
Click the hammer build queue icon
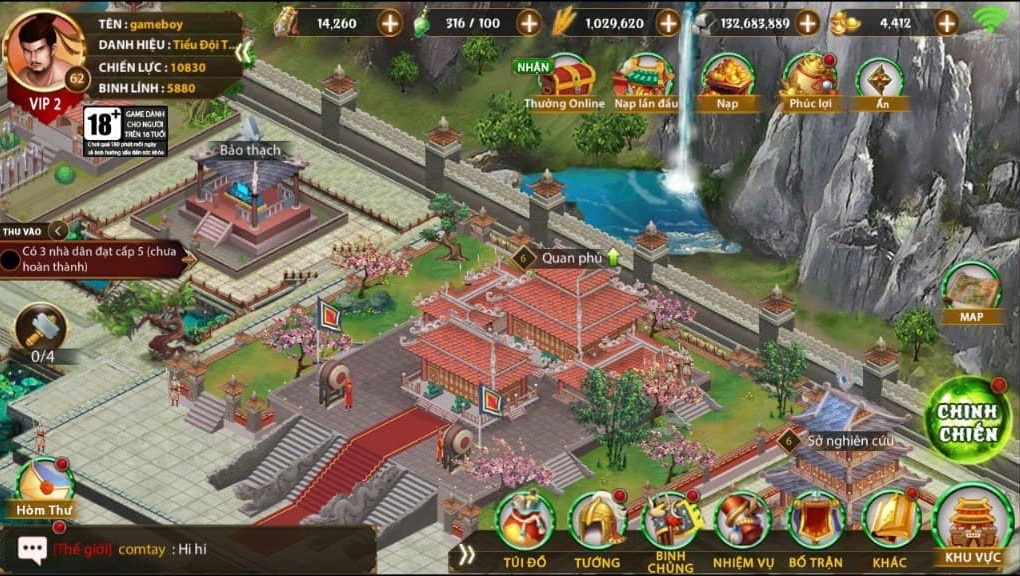[x=41, y=326]
